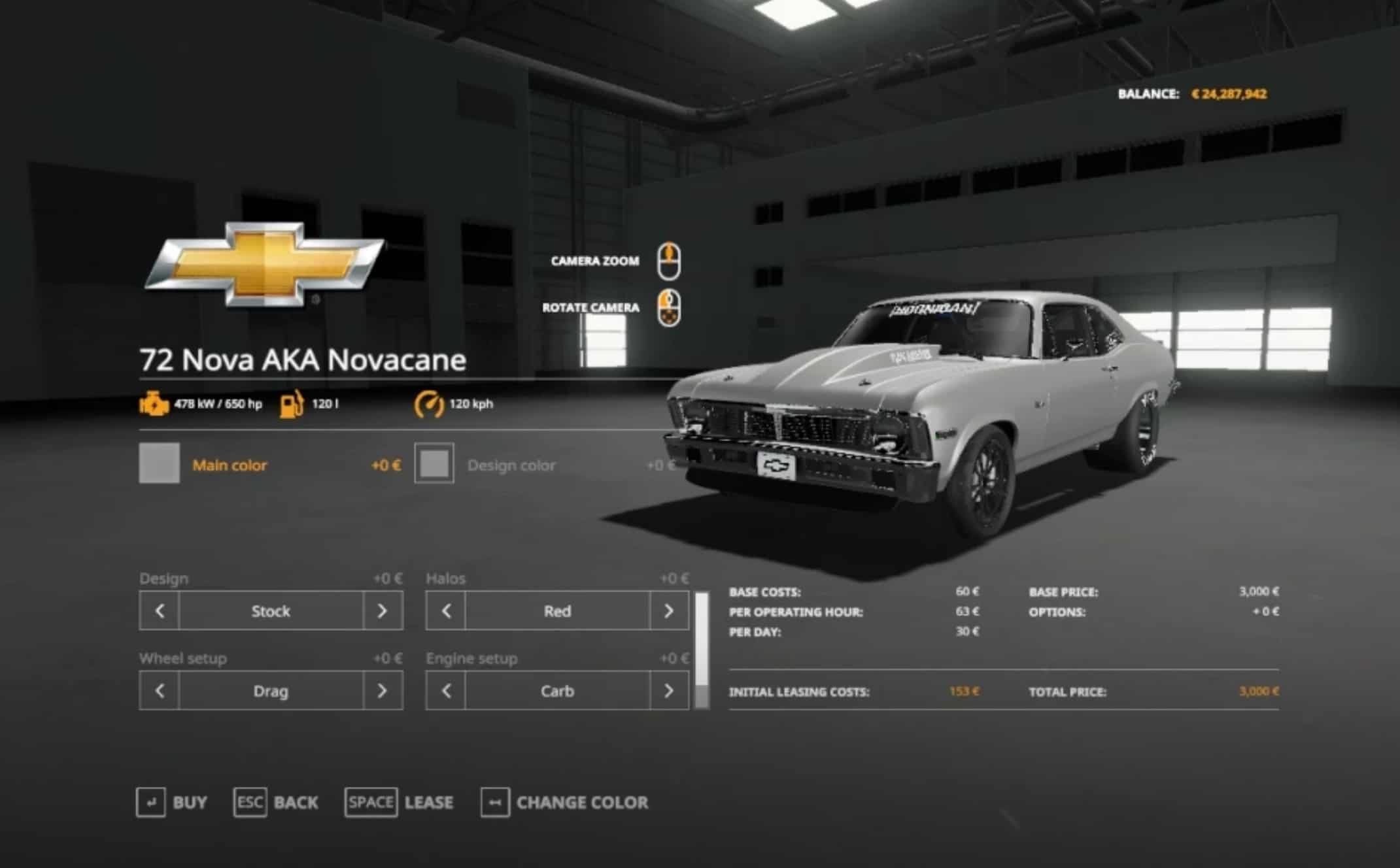Change Wheel setup to previous option
The height and width of the screenshot is (868, 1400).
[160, 691]
